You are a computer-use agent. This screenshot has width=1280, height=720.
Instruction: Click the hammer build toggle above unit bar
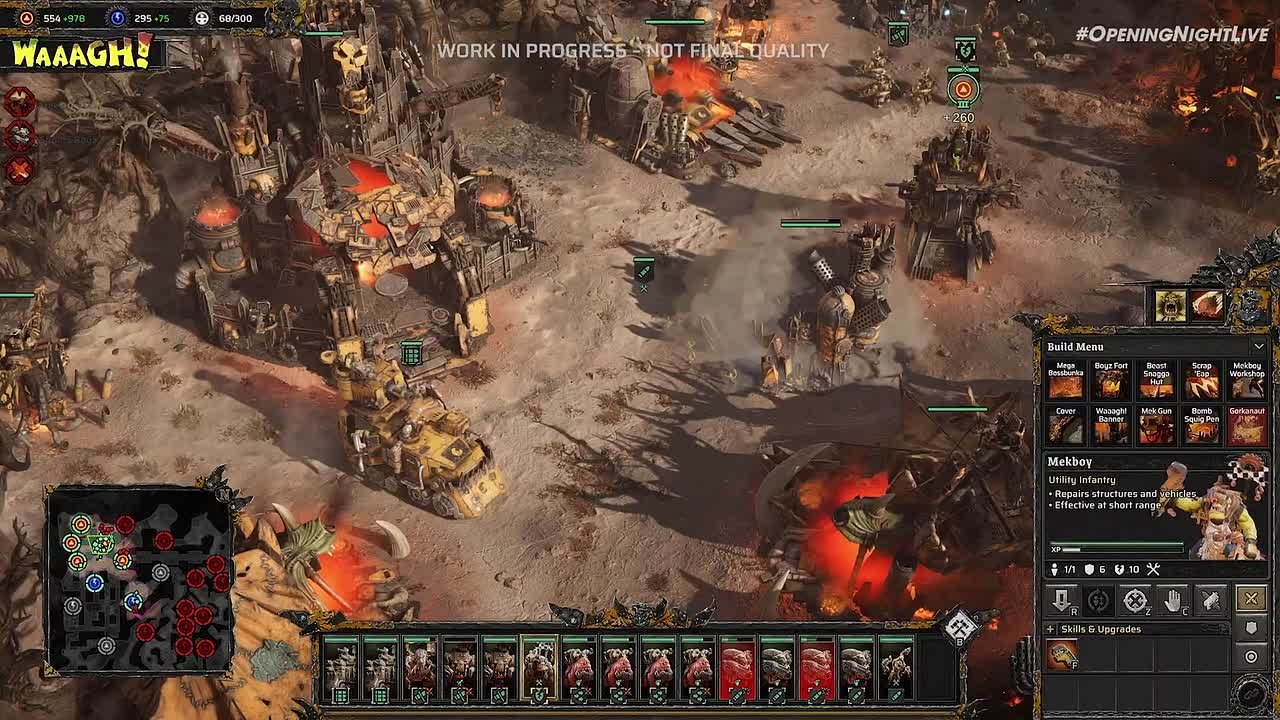point(960,627)
